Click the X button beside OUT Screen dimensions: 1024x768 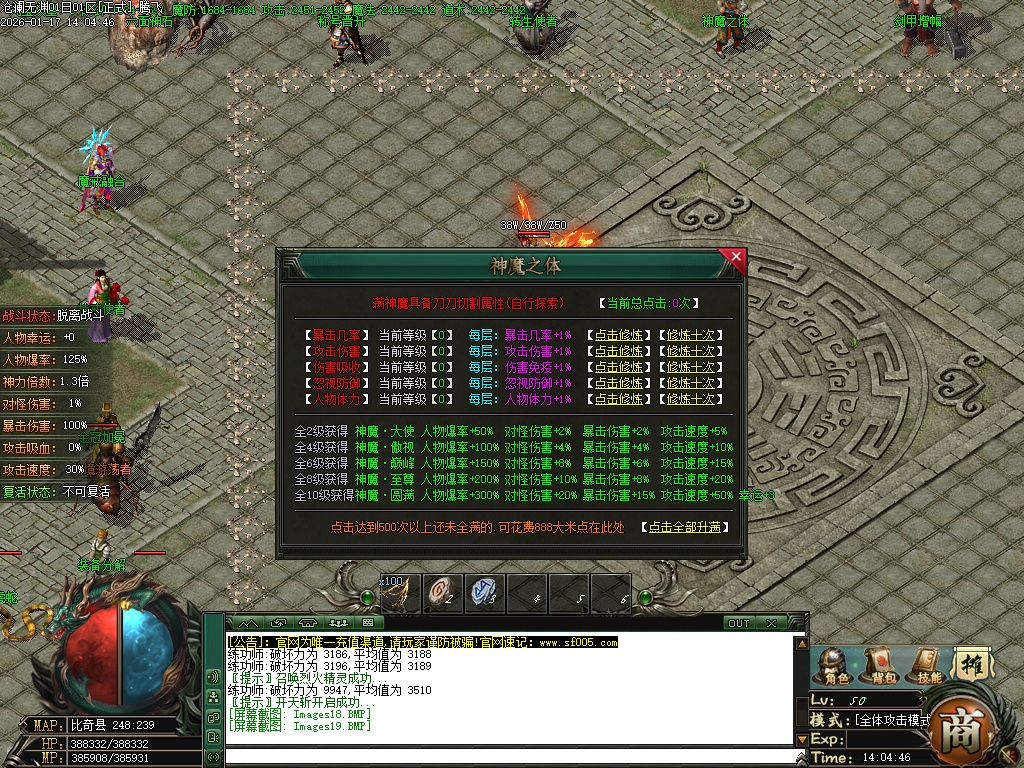coord(771,623)
